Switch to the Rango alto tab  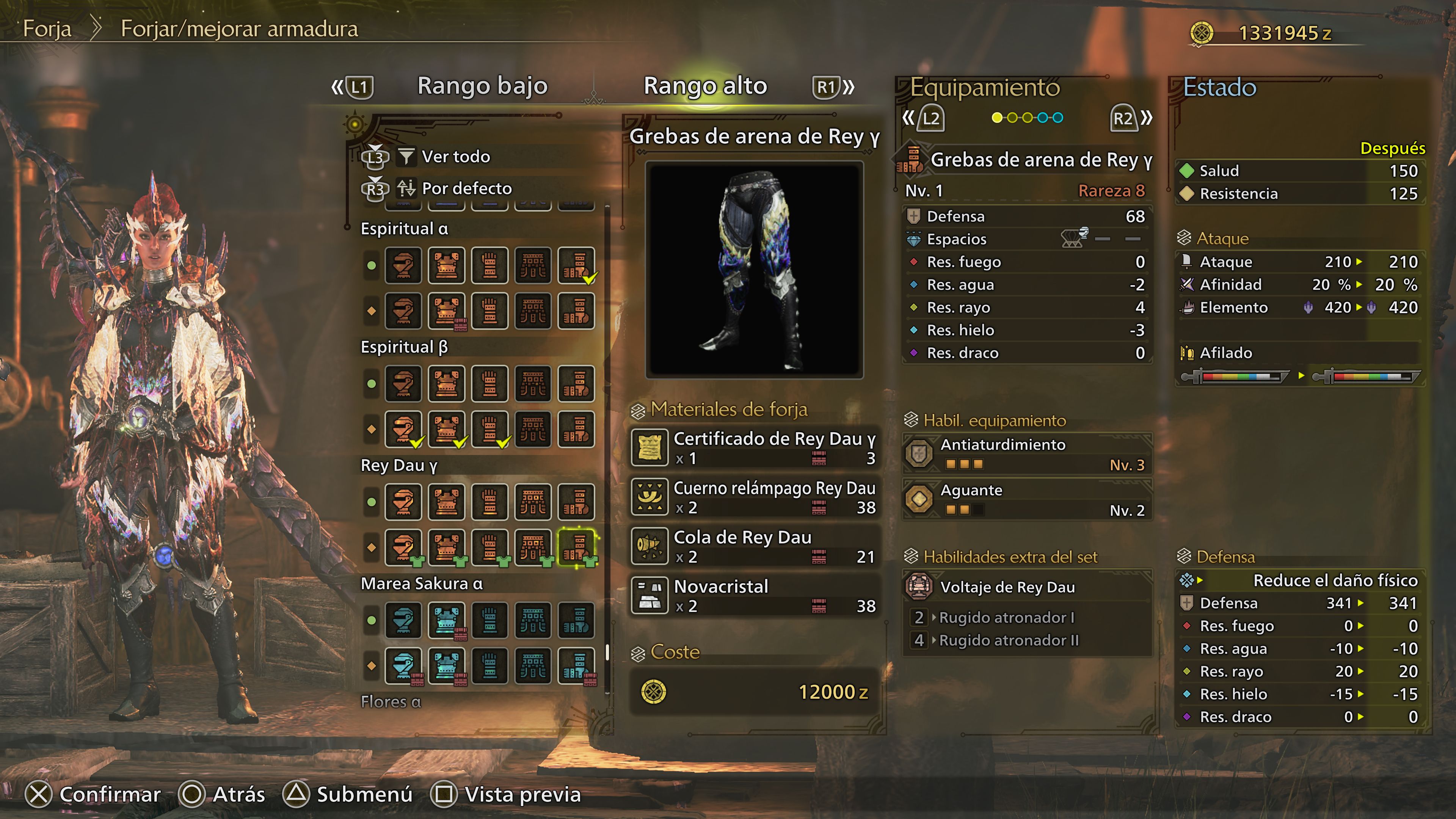click(x=705, y=86)
